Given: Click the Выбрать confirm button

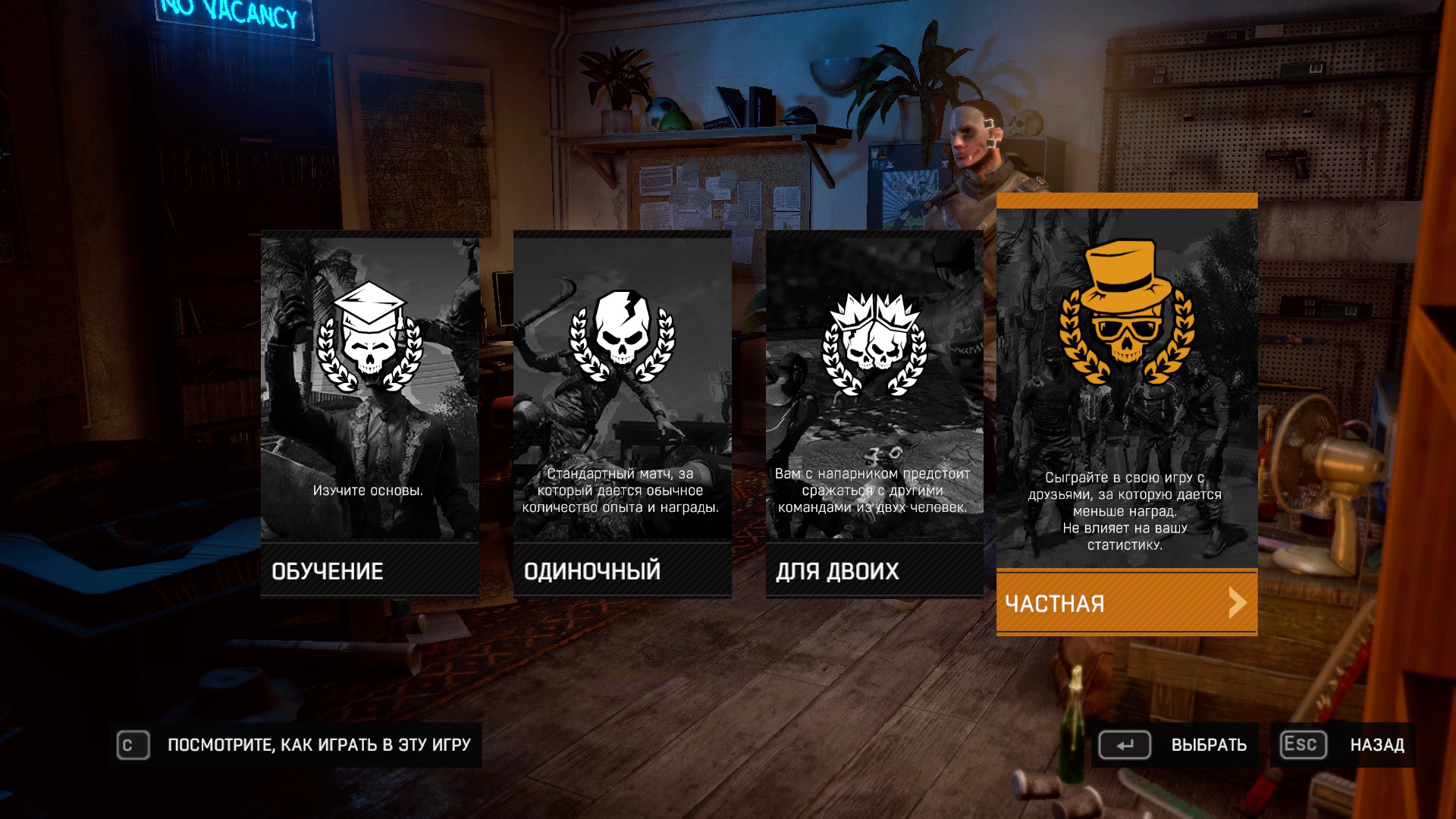Looking at the screenshot, I should pyautogui.click(x=1175, y=745).
